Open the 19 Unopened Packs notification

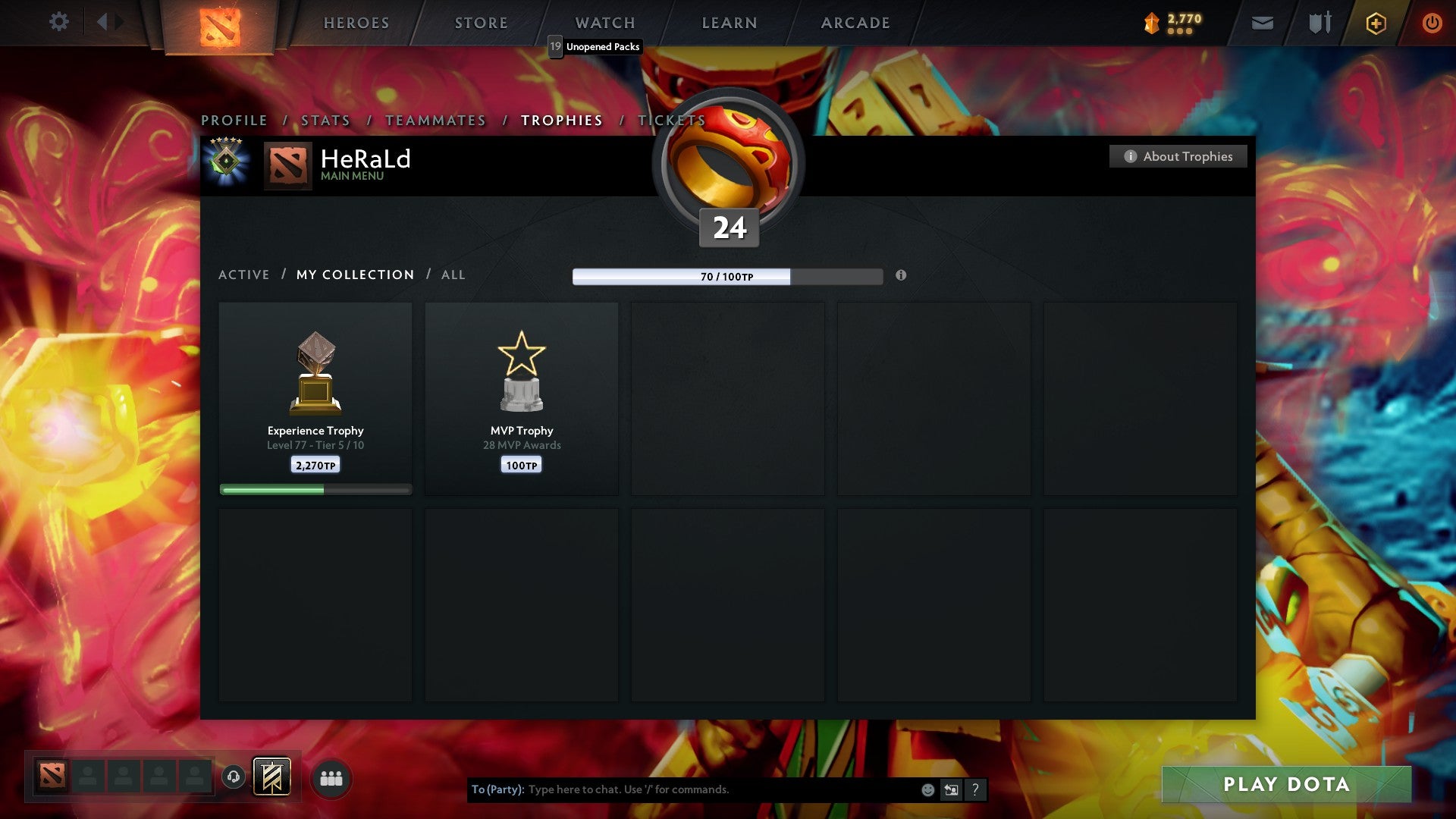pos(596,47)
